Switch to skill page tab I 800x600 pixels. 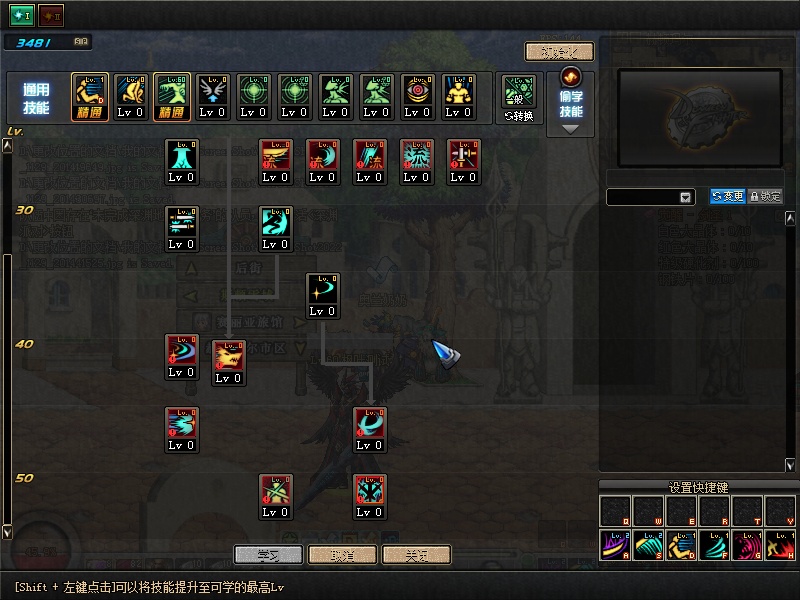click(22, 15)
